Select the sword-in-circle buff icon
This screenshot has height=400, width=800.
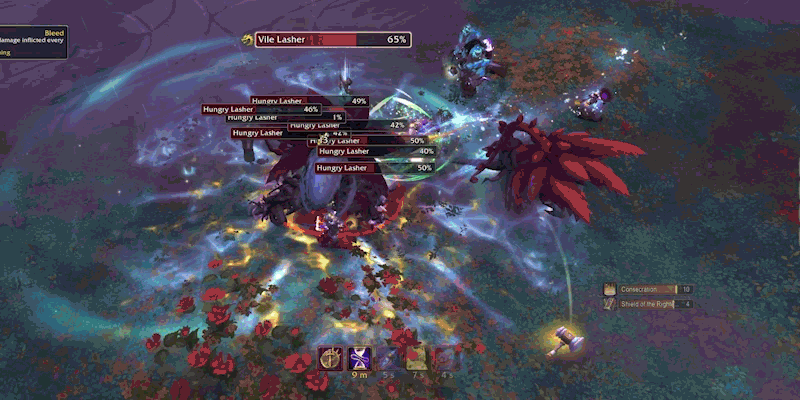tap(331, 358)
